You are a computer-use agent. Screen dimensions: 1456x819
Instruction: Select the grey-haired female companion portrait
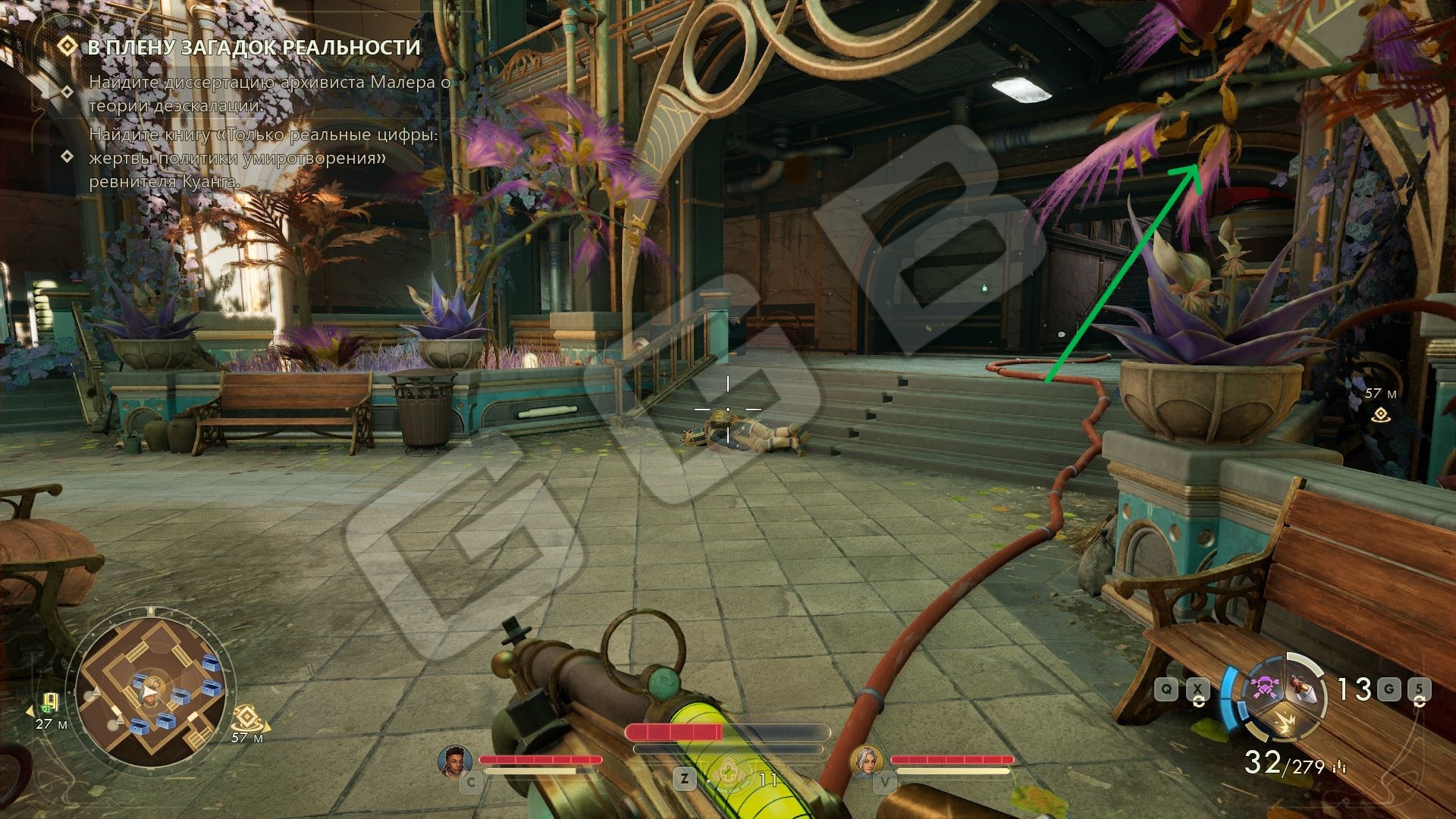(865, 761)
